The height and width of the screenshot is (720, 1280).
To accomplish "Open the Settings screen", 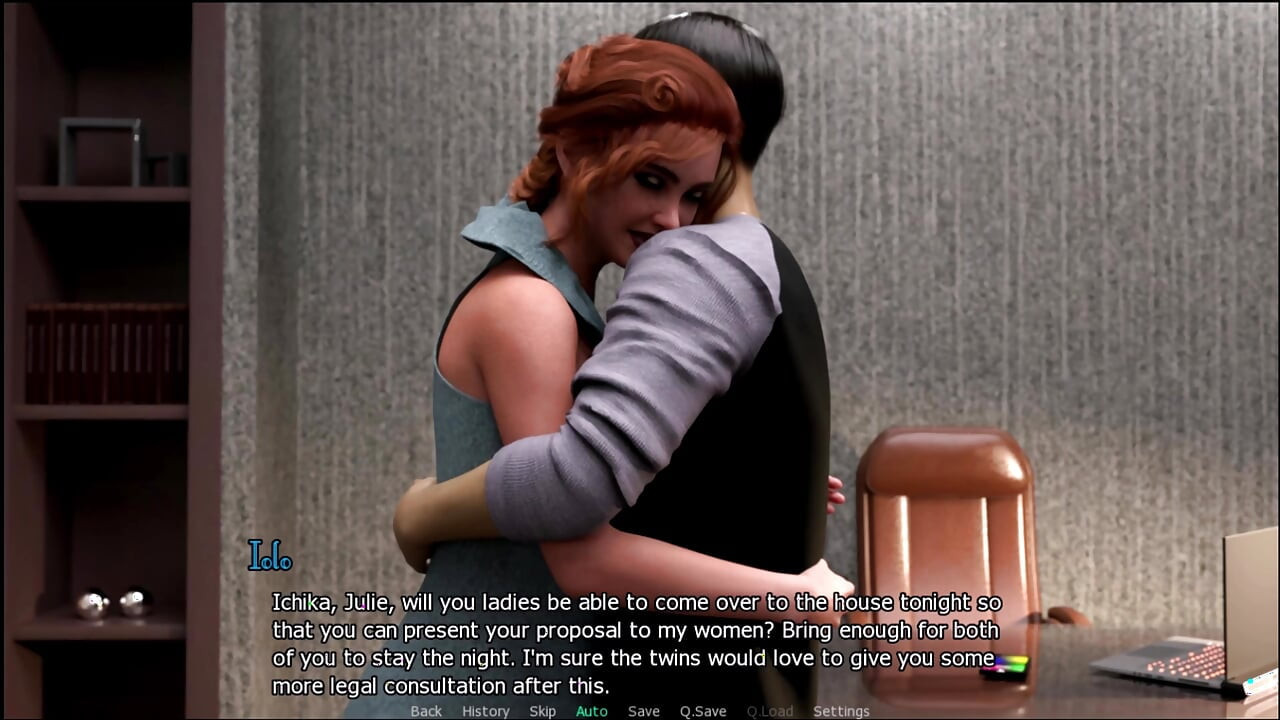I will click(x=841, y=711).
